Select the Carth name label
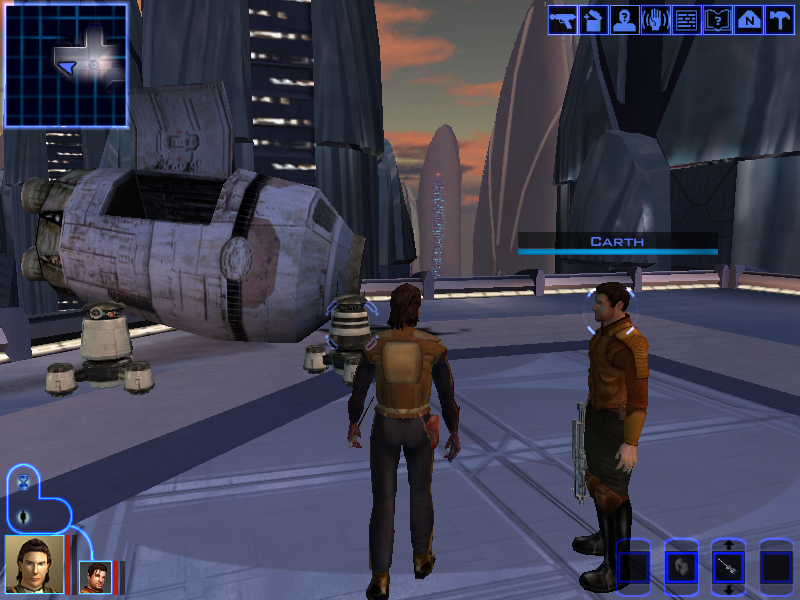 [617, 241]
